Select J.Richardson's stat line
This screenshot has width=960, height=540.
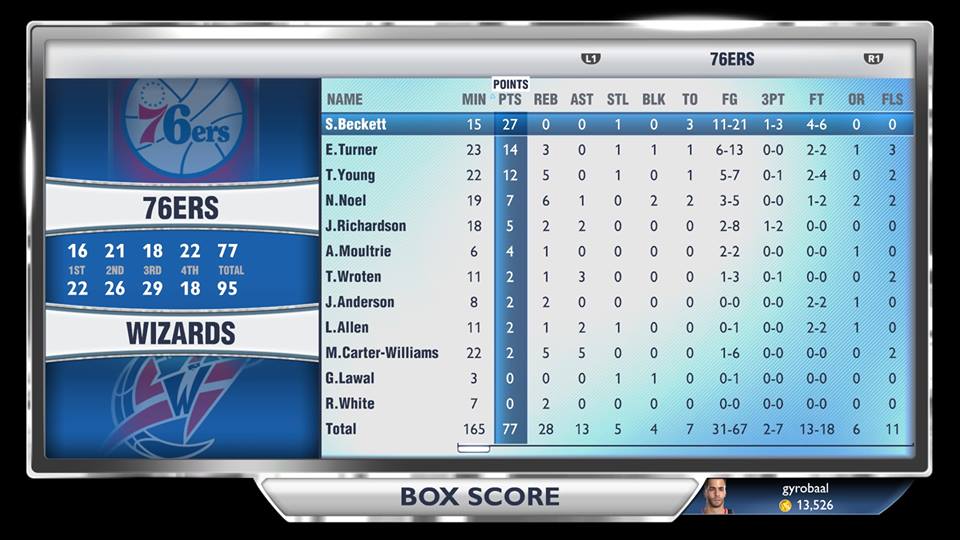366,226
